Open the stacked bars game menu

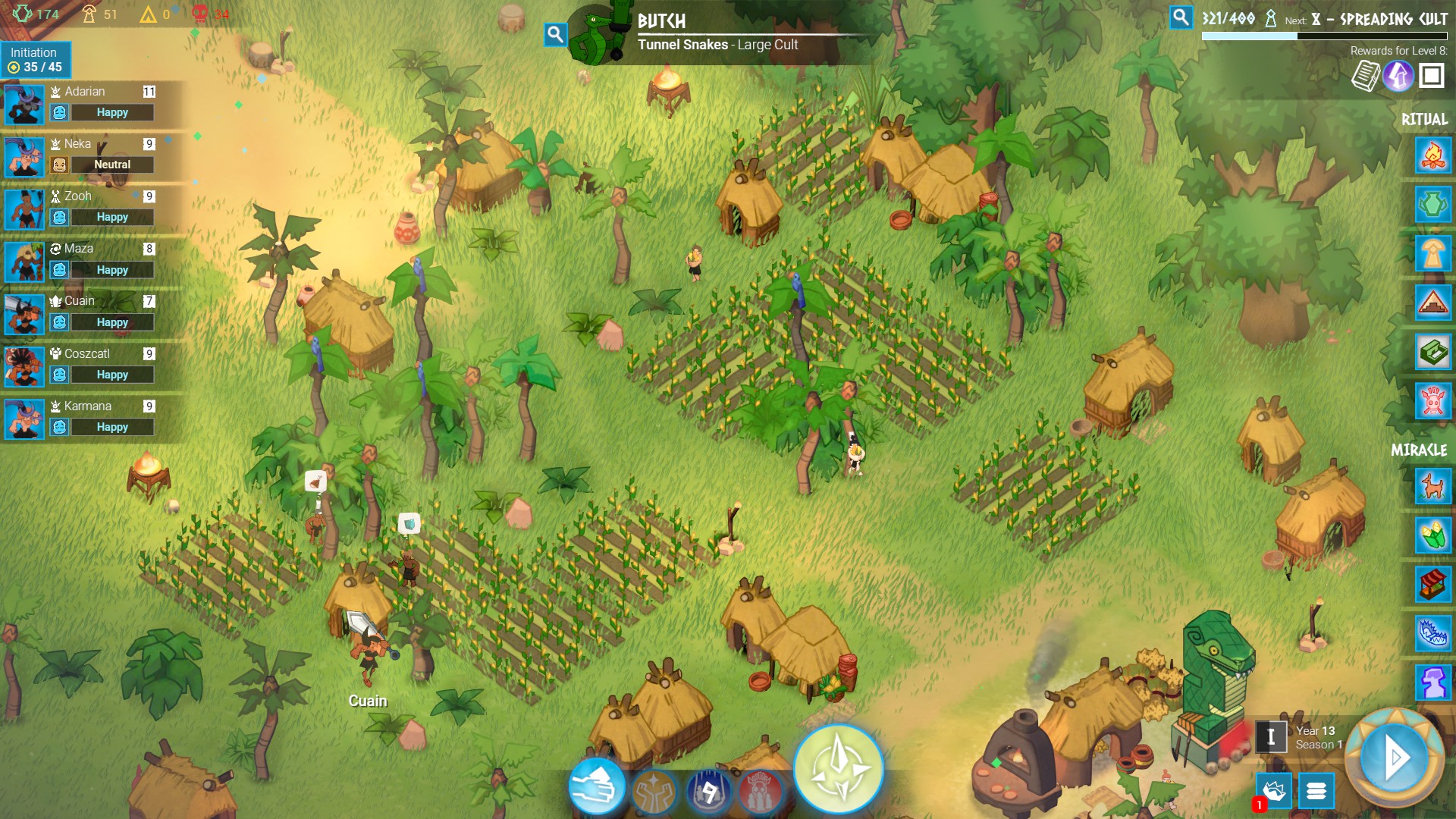(1316, 791)
